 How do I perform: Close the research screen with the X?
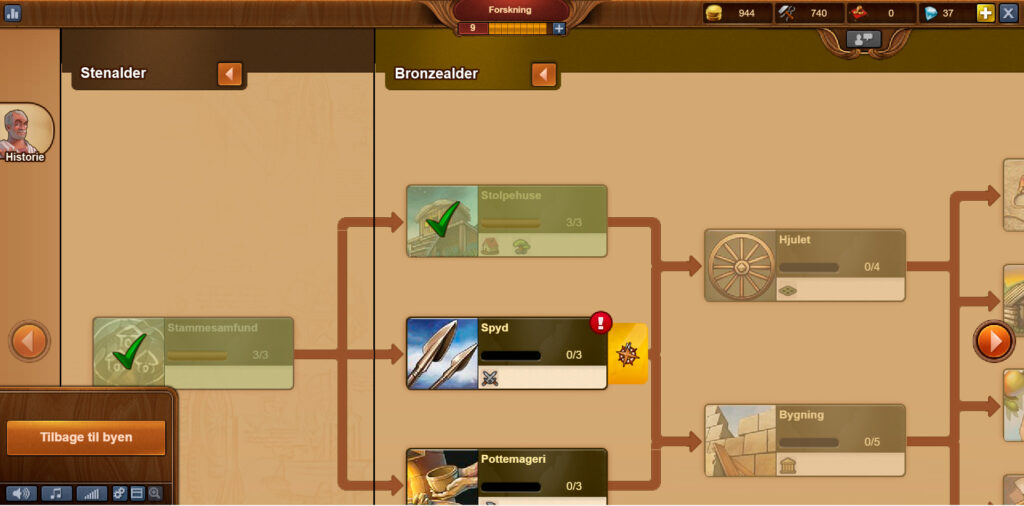[x=1008, y=13]
